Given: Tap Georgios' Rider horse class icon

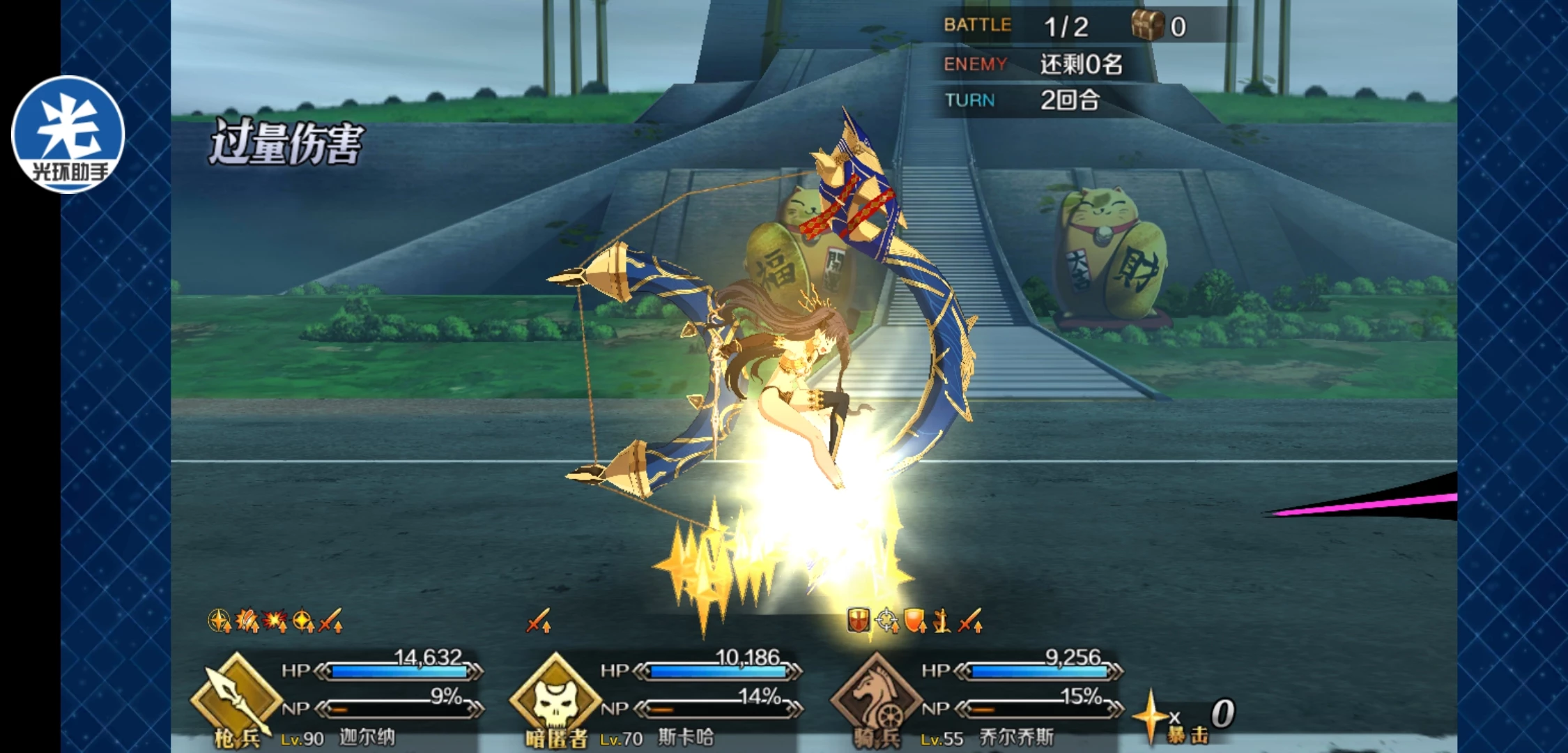Looking at the screenshot, I should click(876, 699).
